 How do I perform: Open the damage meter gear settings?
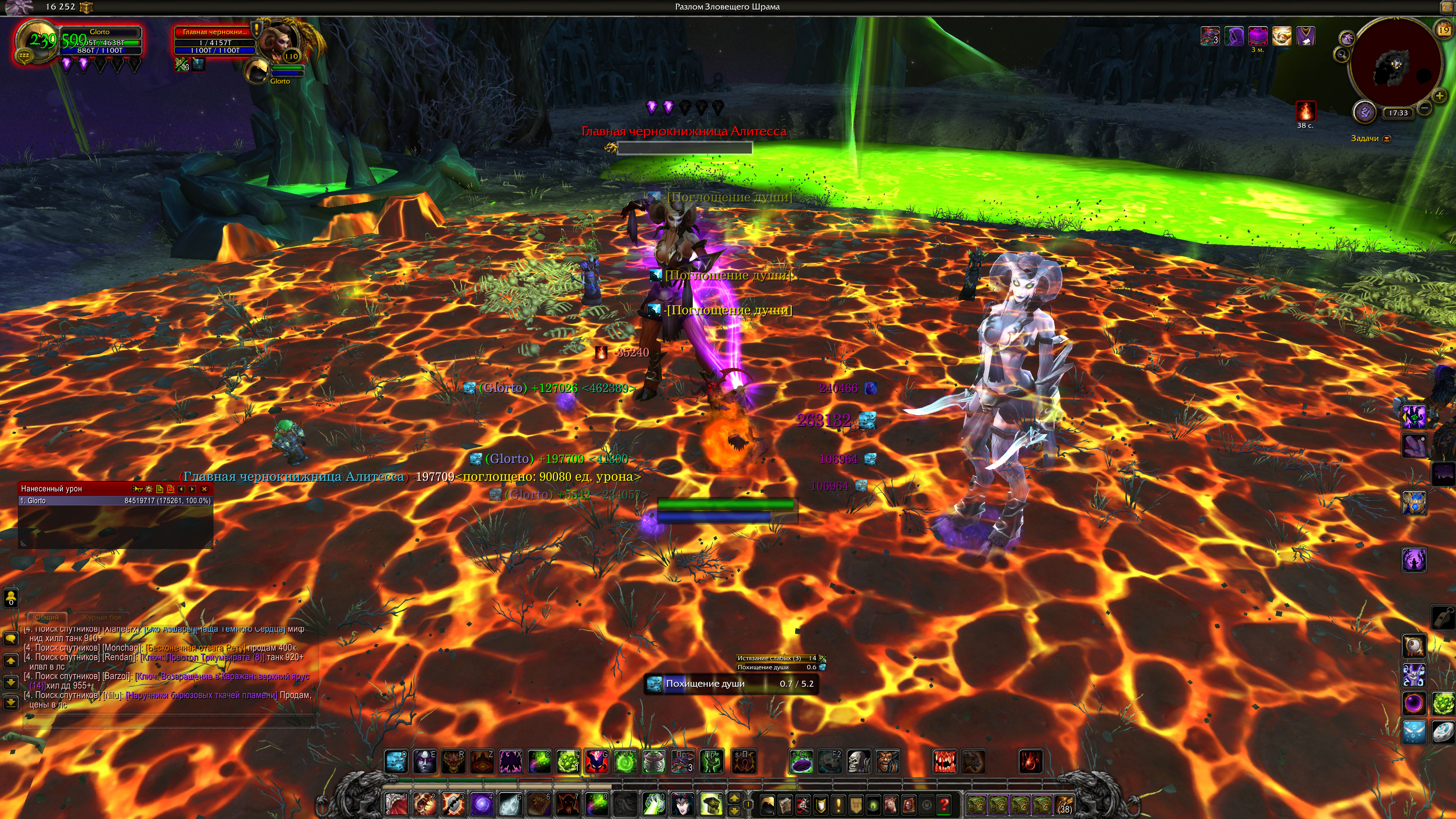click(149, 489)
